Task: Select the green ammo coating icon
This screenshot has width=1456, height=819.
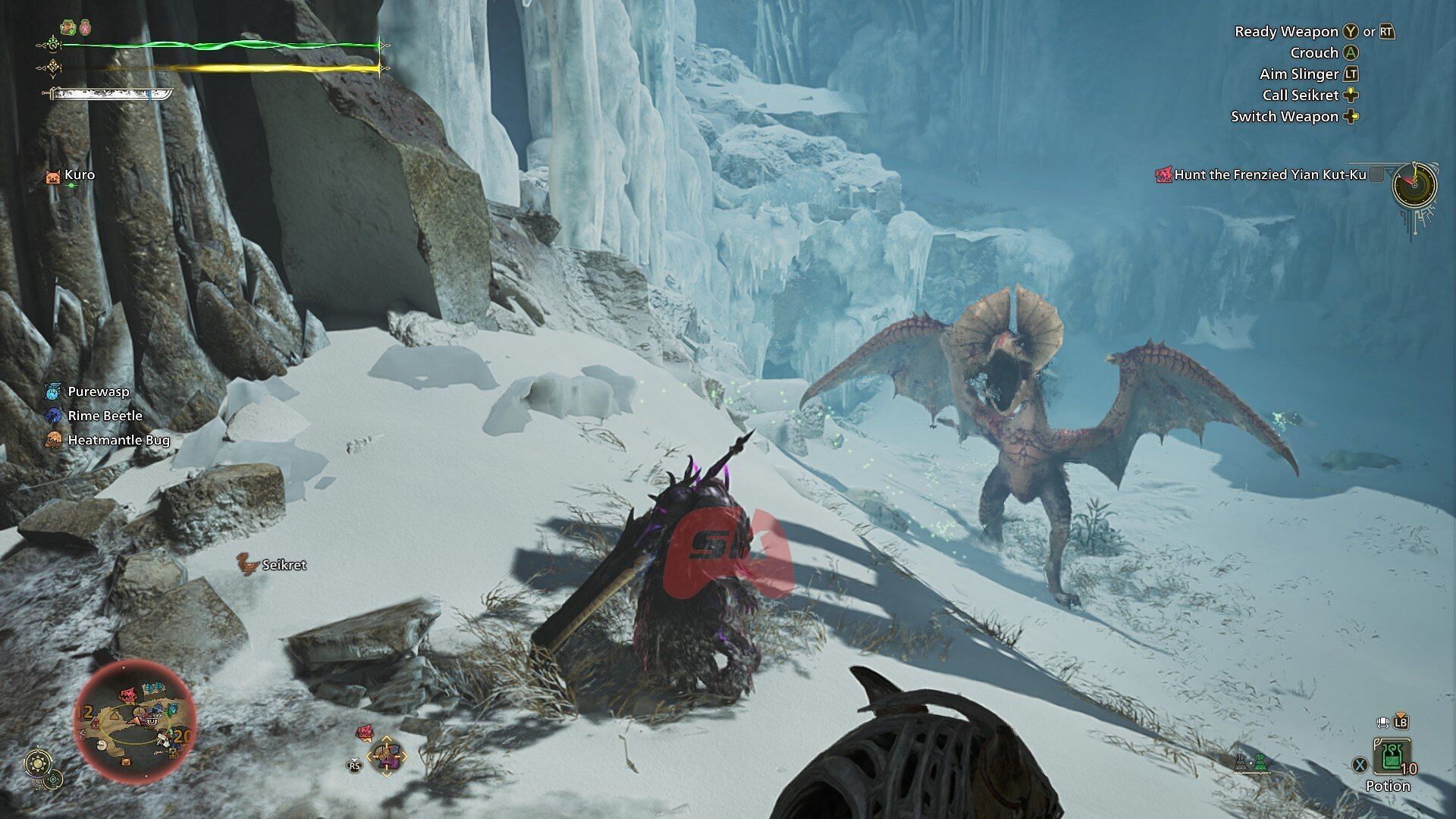Action: click(x=1260, y=764)
